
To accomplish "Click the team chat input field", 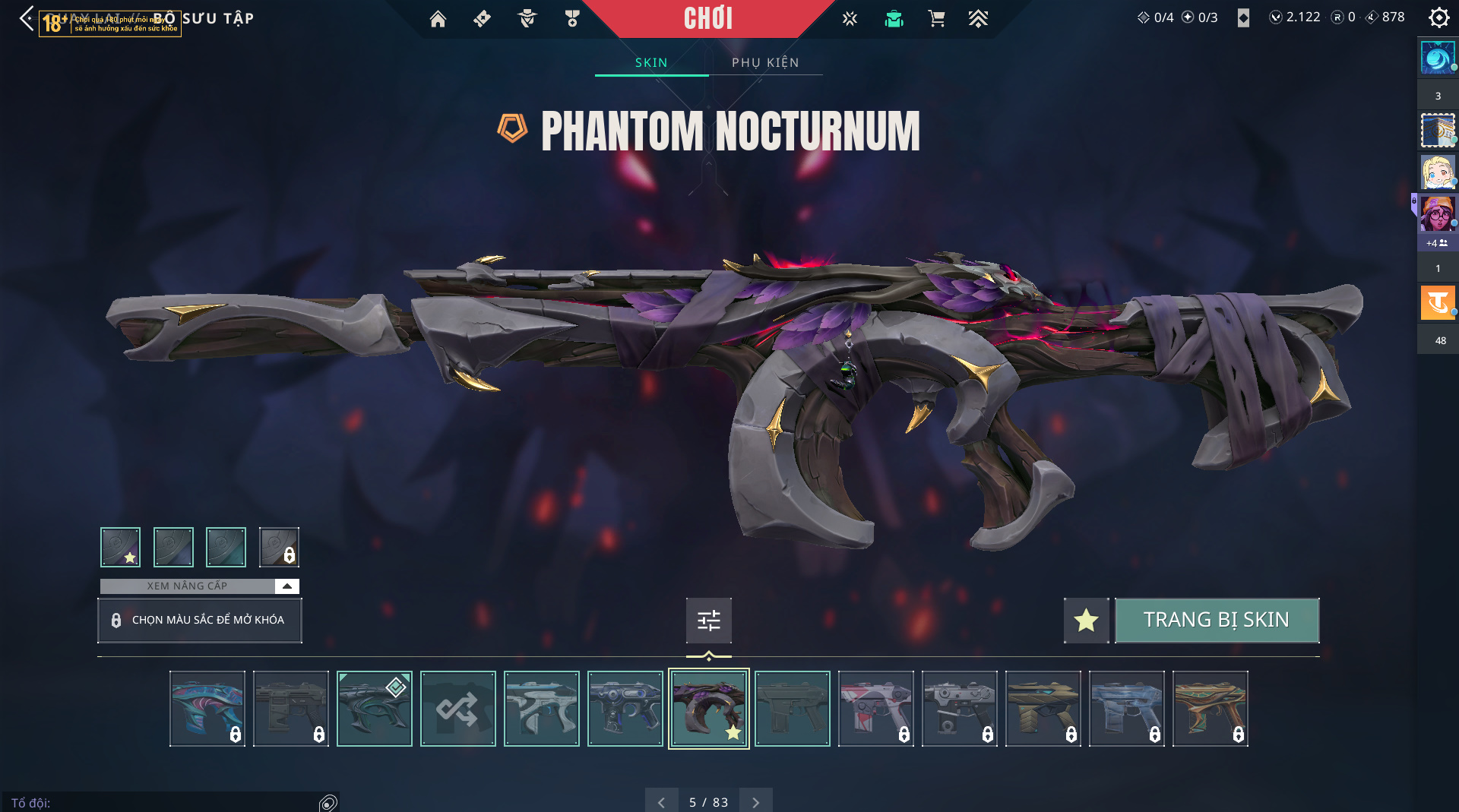I will pyautogui.click(x=160, y=803).
